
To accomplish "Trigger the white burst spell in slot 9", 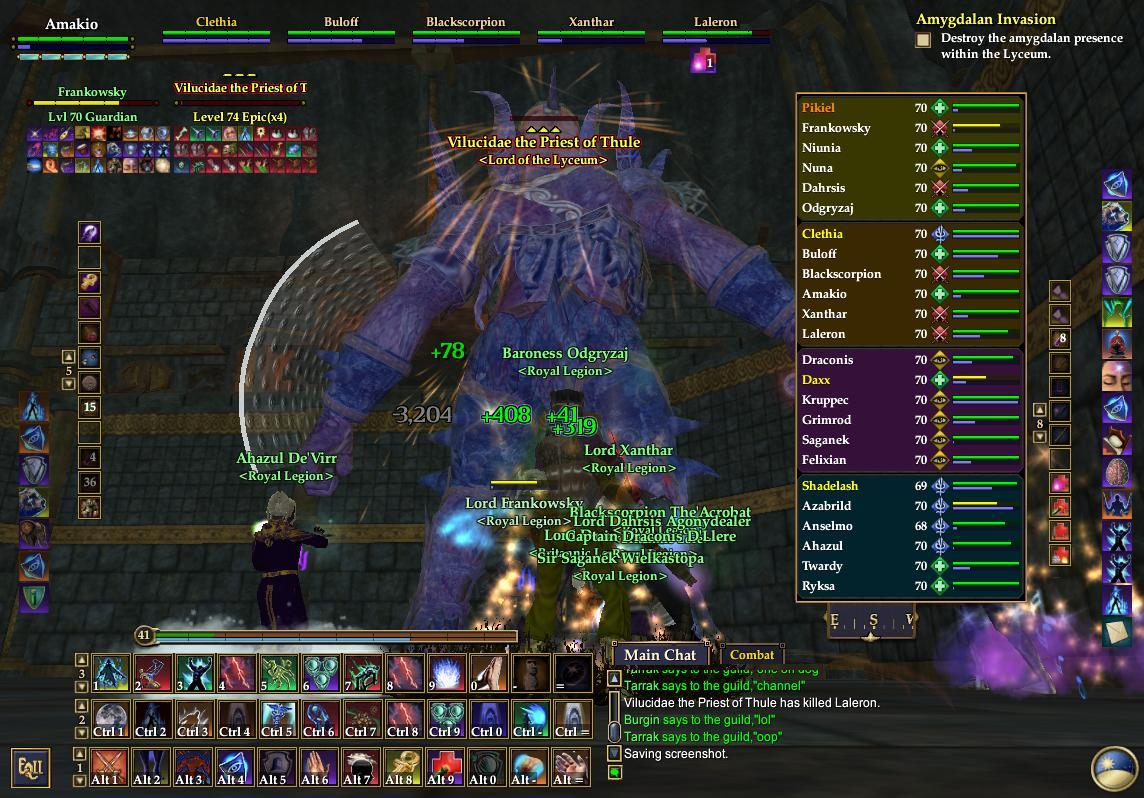I will (x=445, y=673).
